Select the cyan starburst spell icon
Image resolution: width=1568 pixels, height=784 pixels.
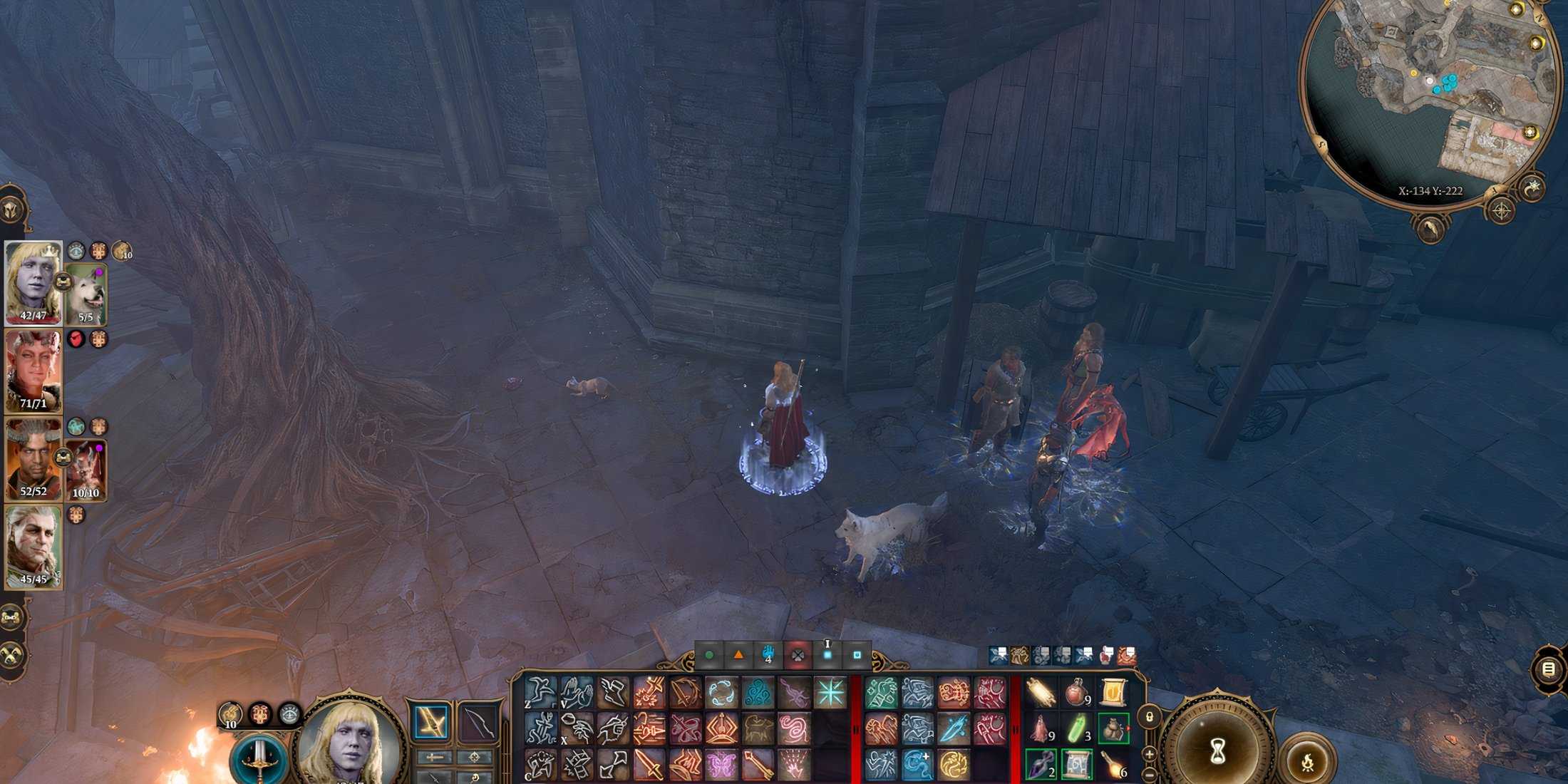(830, 693)
